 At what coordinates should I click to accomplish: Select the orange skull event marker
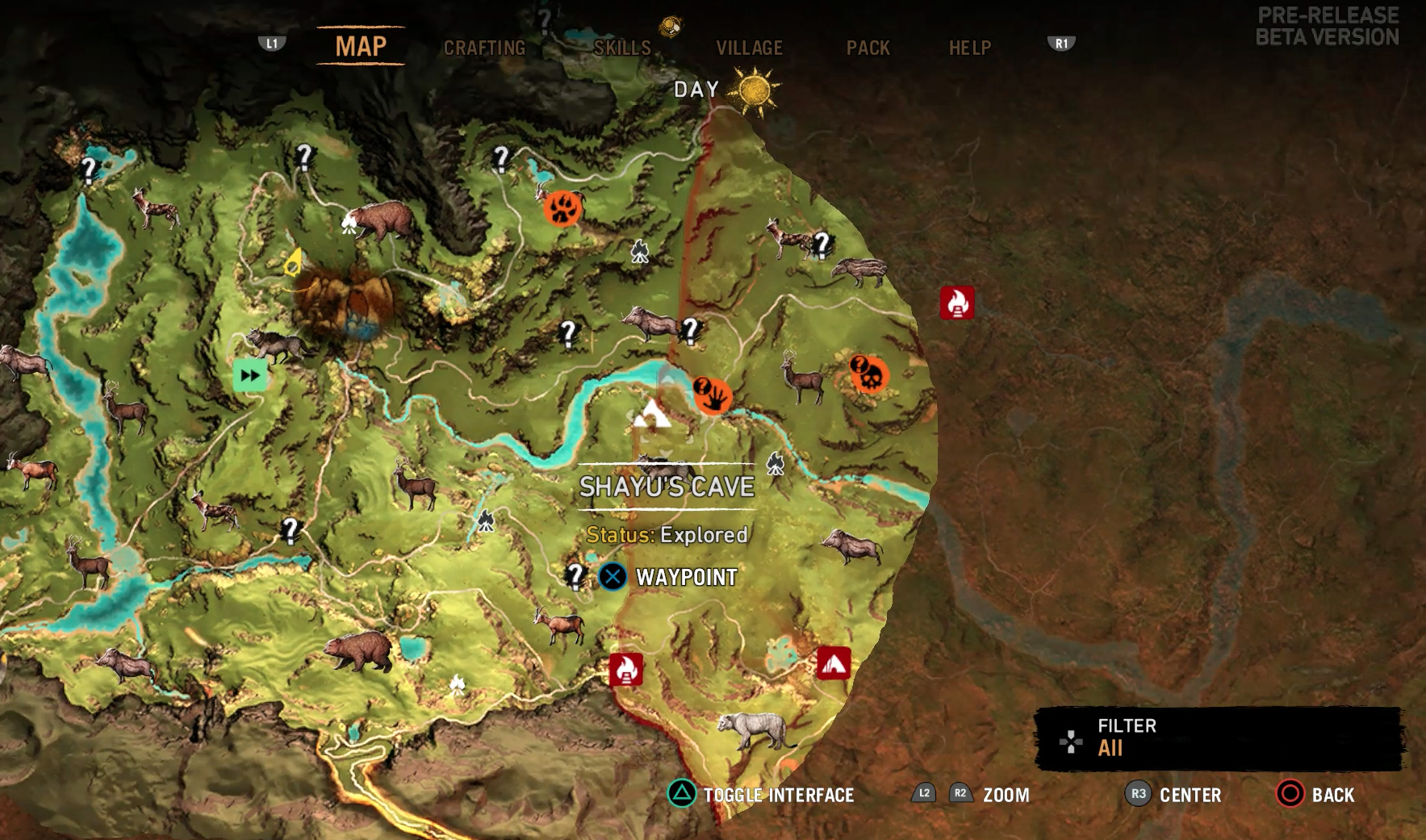click(869, 374)
